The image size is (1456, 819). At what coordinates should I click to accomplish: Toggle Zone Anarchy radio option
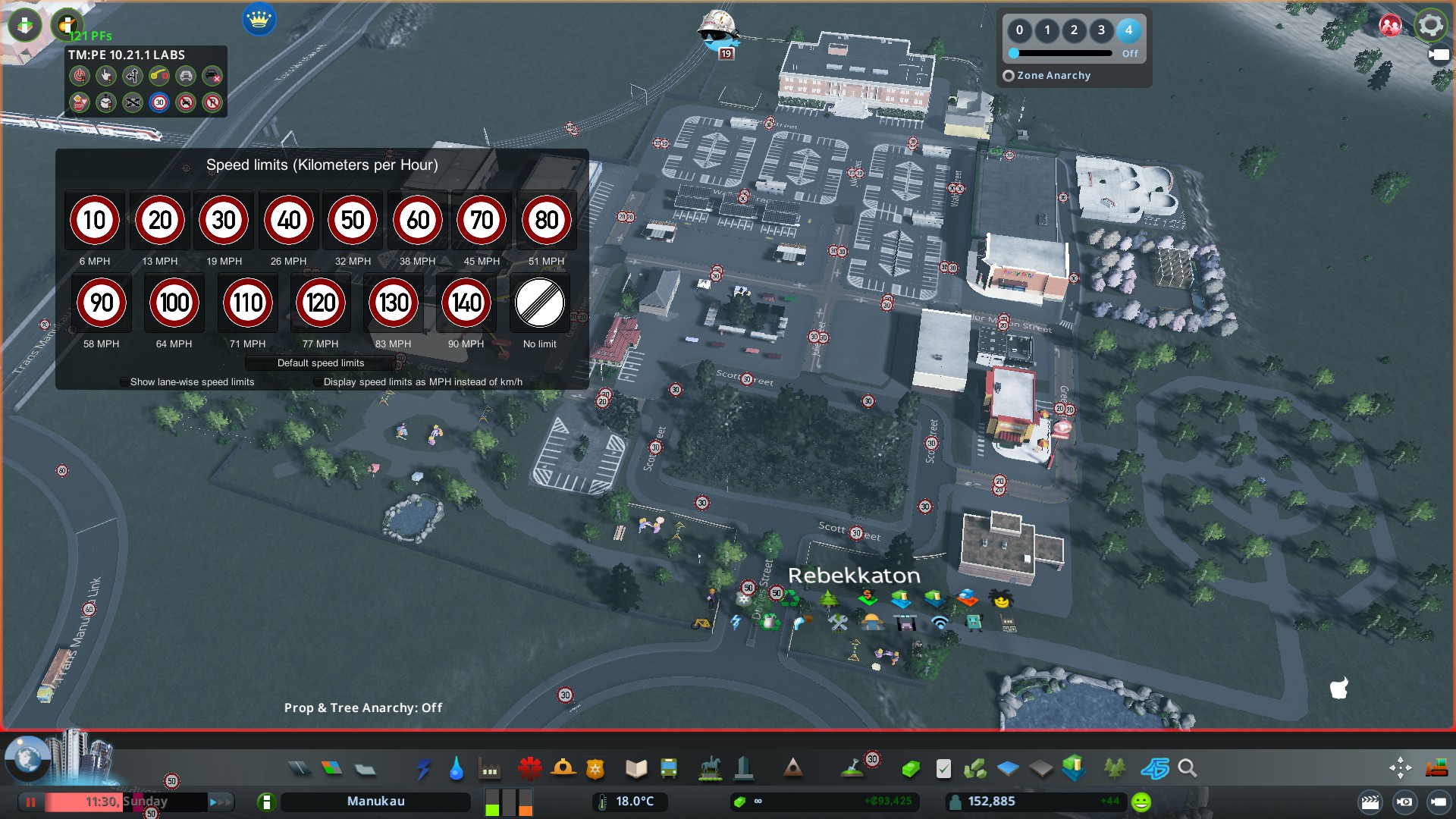1009,76
